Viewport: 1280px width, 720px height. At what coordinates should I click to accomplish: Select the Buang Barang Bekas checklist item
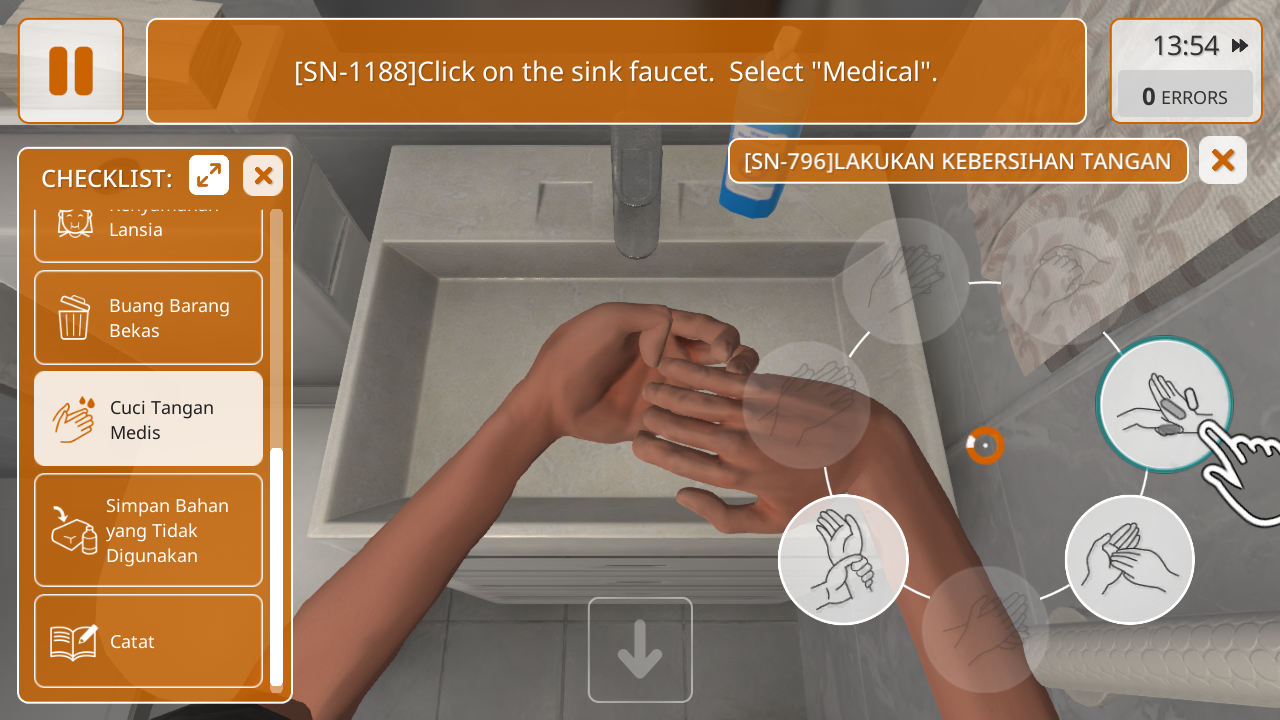(149, 318)
